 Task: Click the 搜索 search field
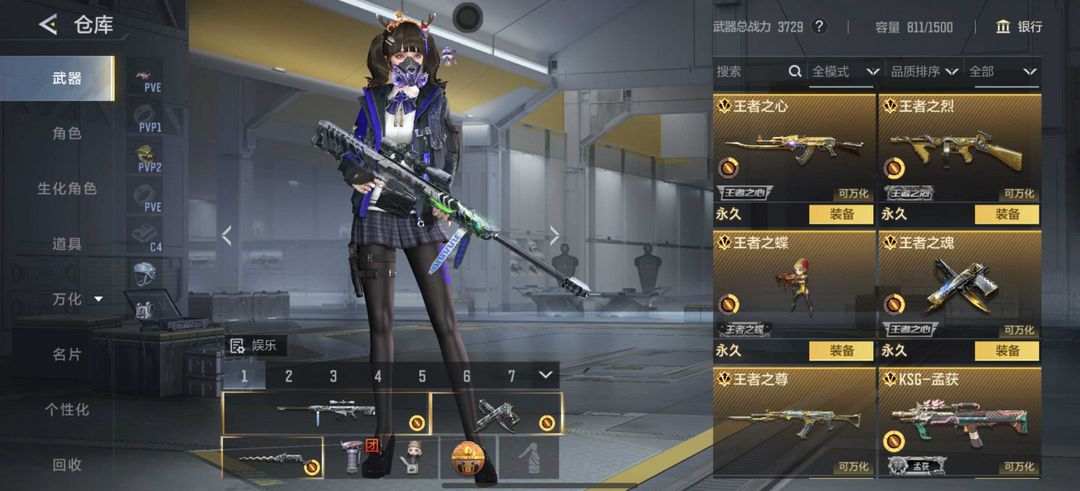[750, 72]
